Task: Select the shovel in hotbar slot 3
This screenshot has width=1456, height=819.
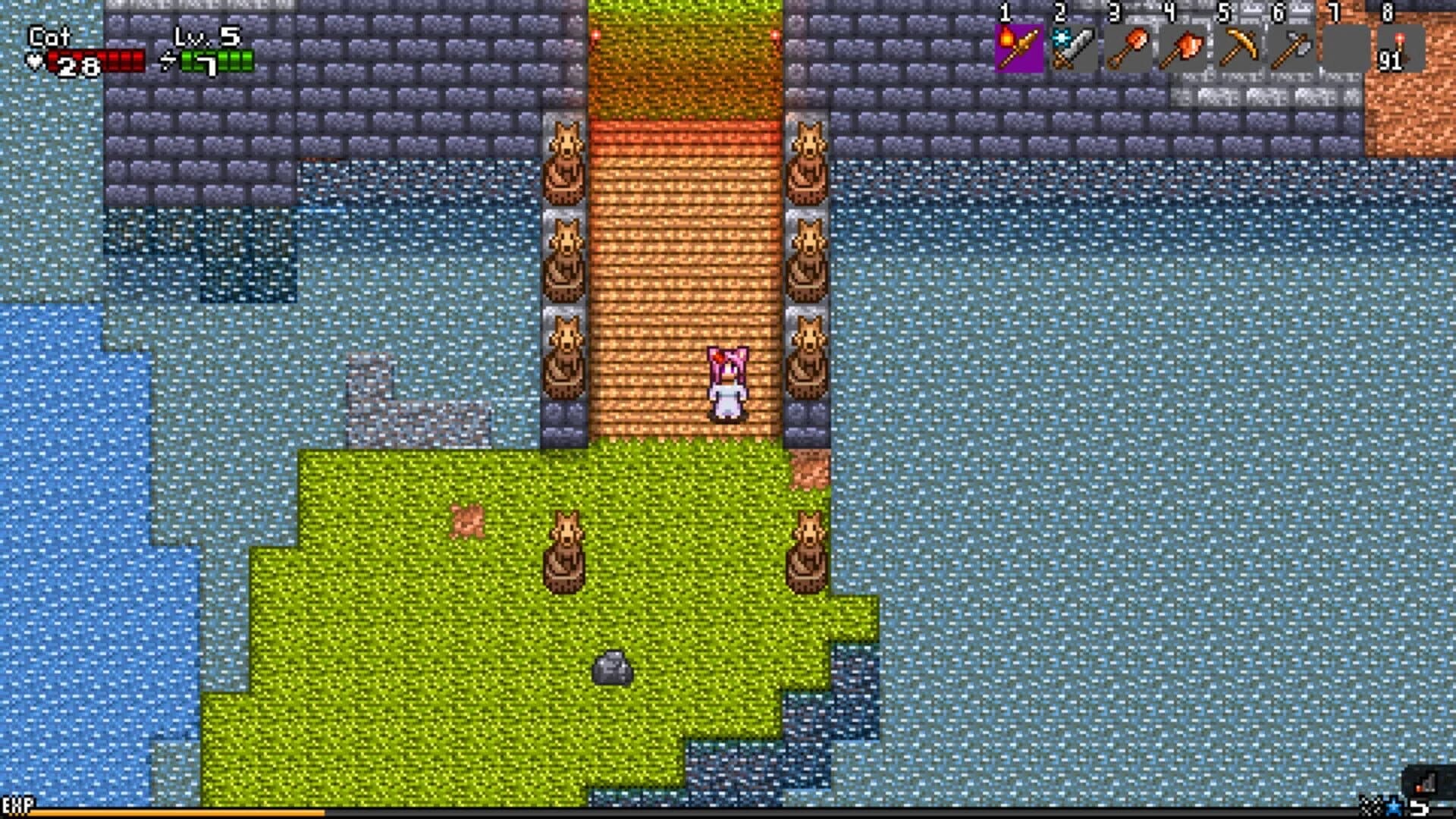Action: (x=1128, y=47)
